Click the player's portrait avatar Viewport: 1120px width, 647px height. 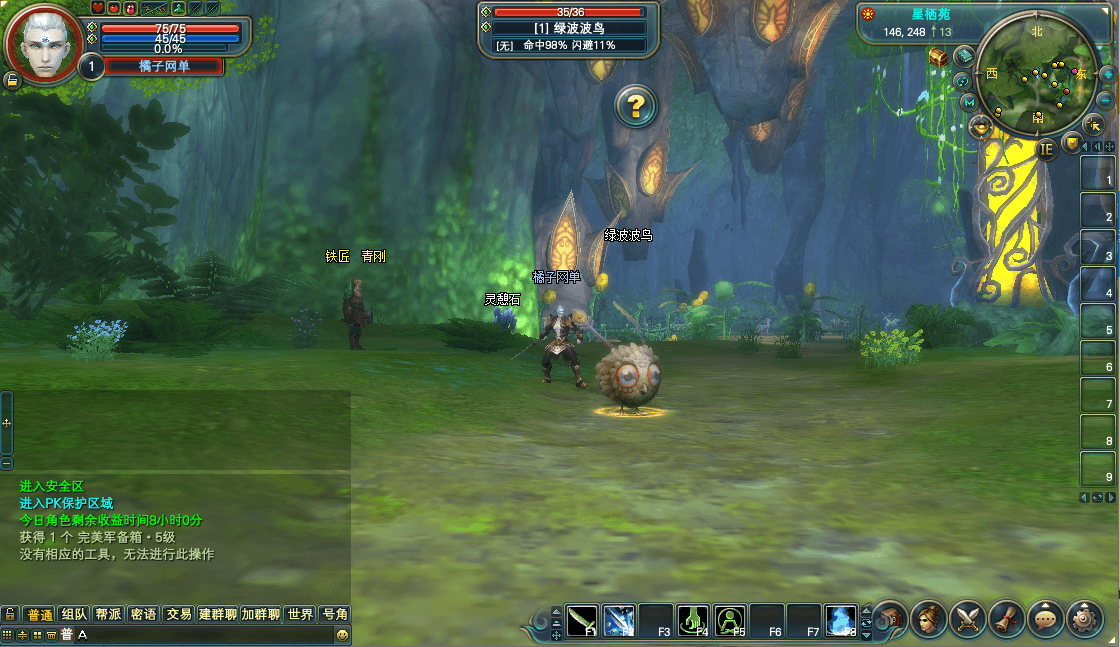[x=44, y=45]
